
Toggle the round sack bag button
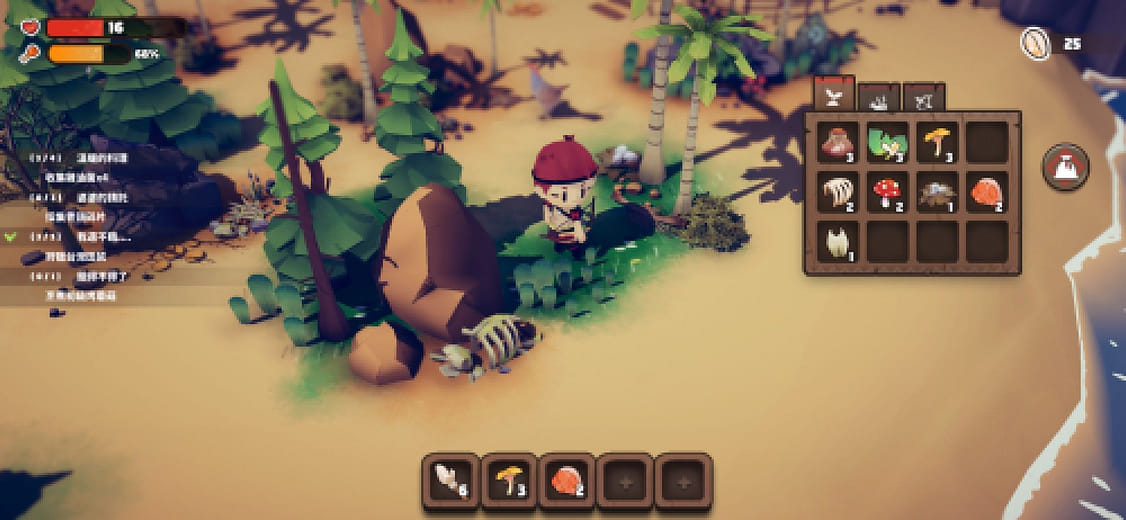(x=1065, y=167)
